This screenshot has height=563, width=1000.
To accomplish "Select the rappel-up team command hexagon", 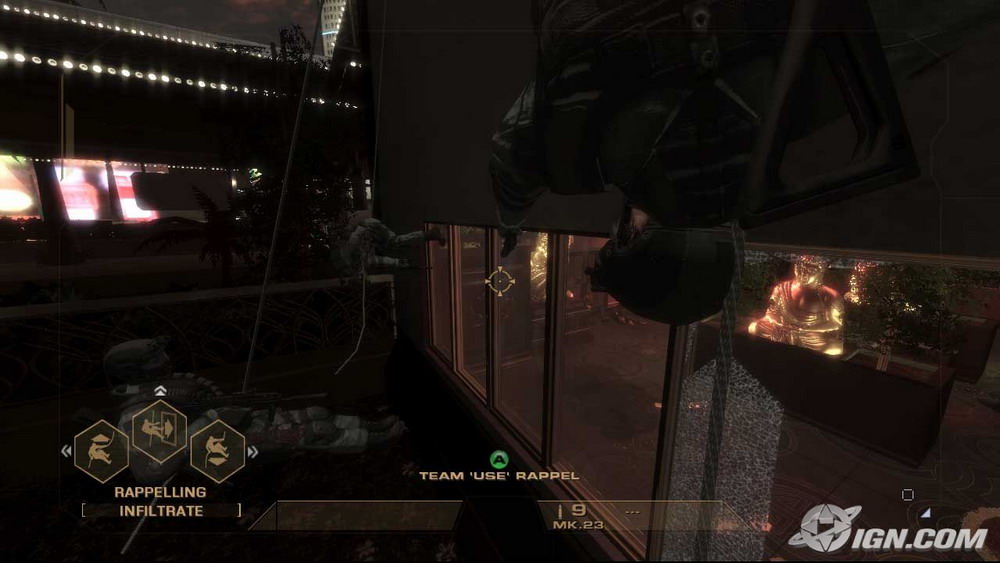I will [x=101, y=451].
